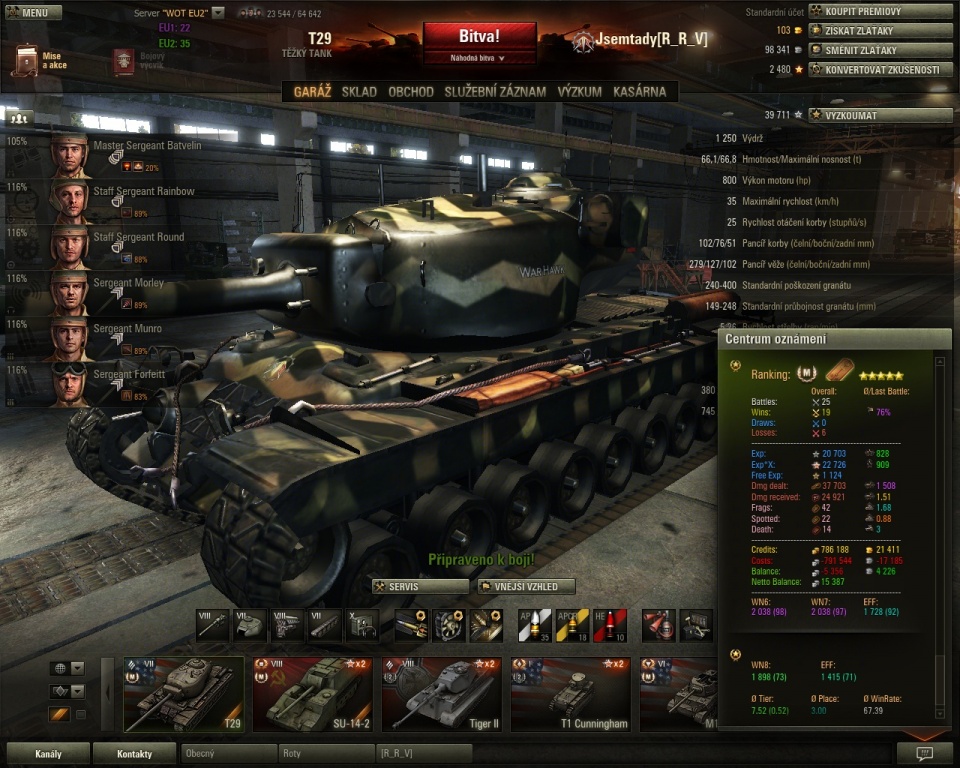
Task: Open the Kontakty contacts button
Action: click(x=134, y=753)
